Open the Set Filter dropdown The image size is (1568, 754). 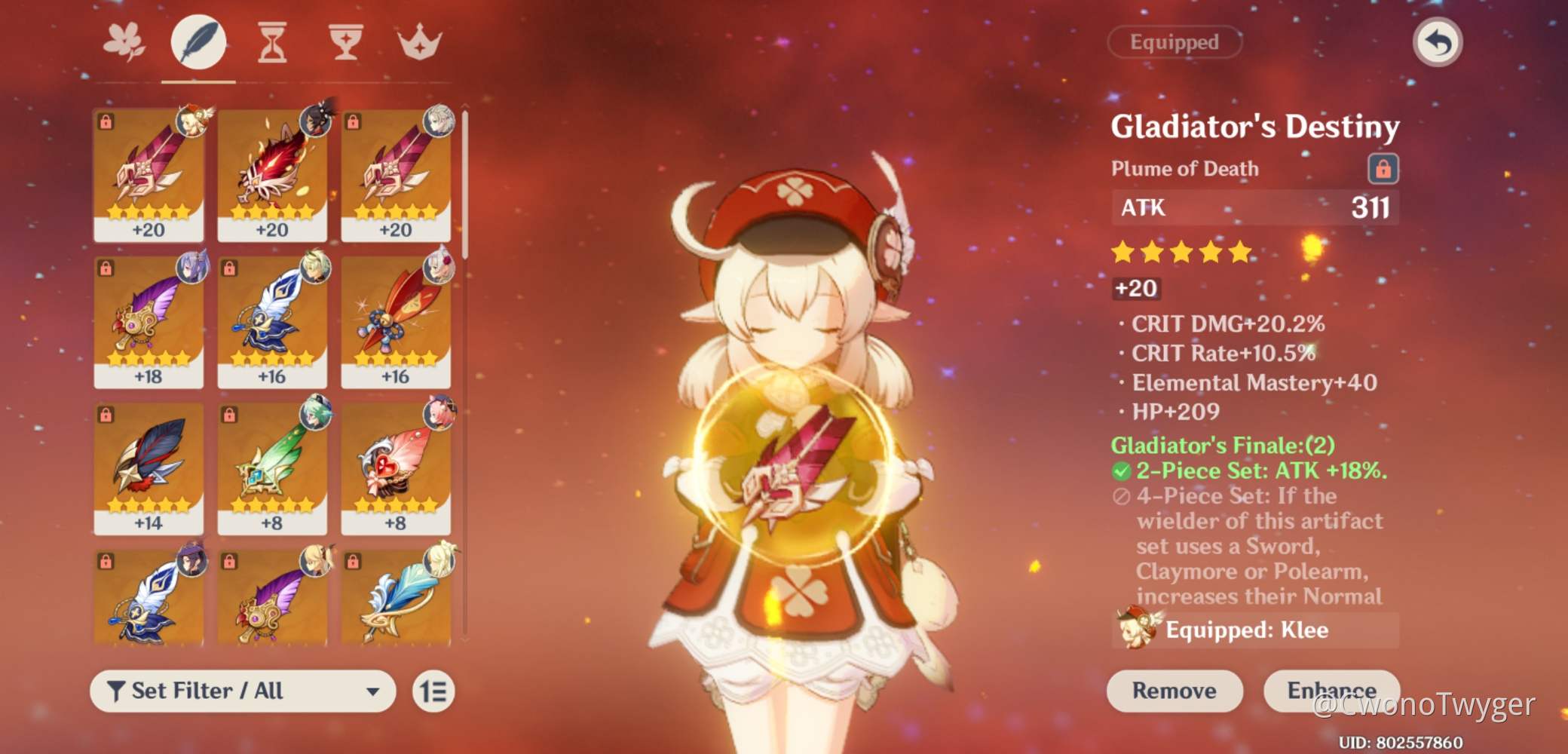pyautogui.click(x=241, y=691)
